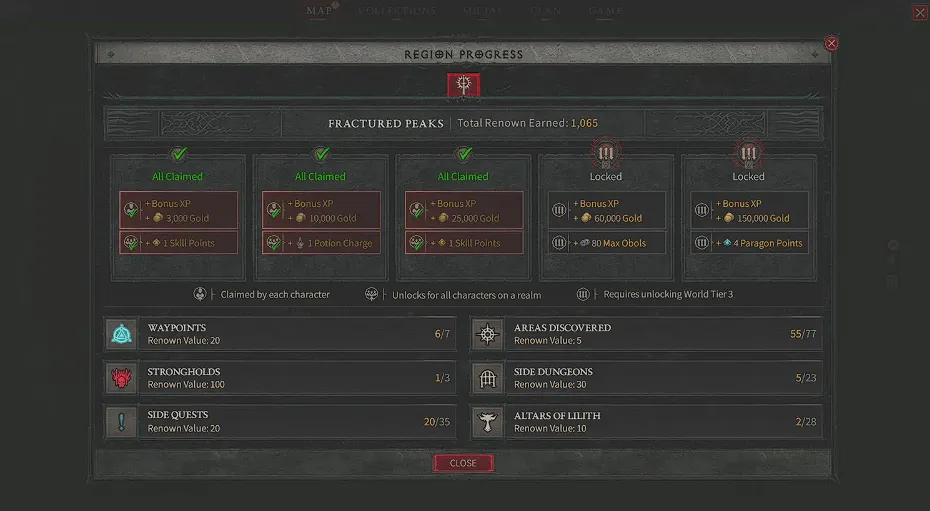
Task: Click the 1 Potion Charge reward
Action: tap(321, 243)
